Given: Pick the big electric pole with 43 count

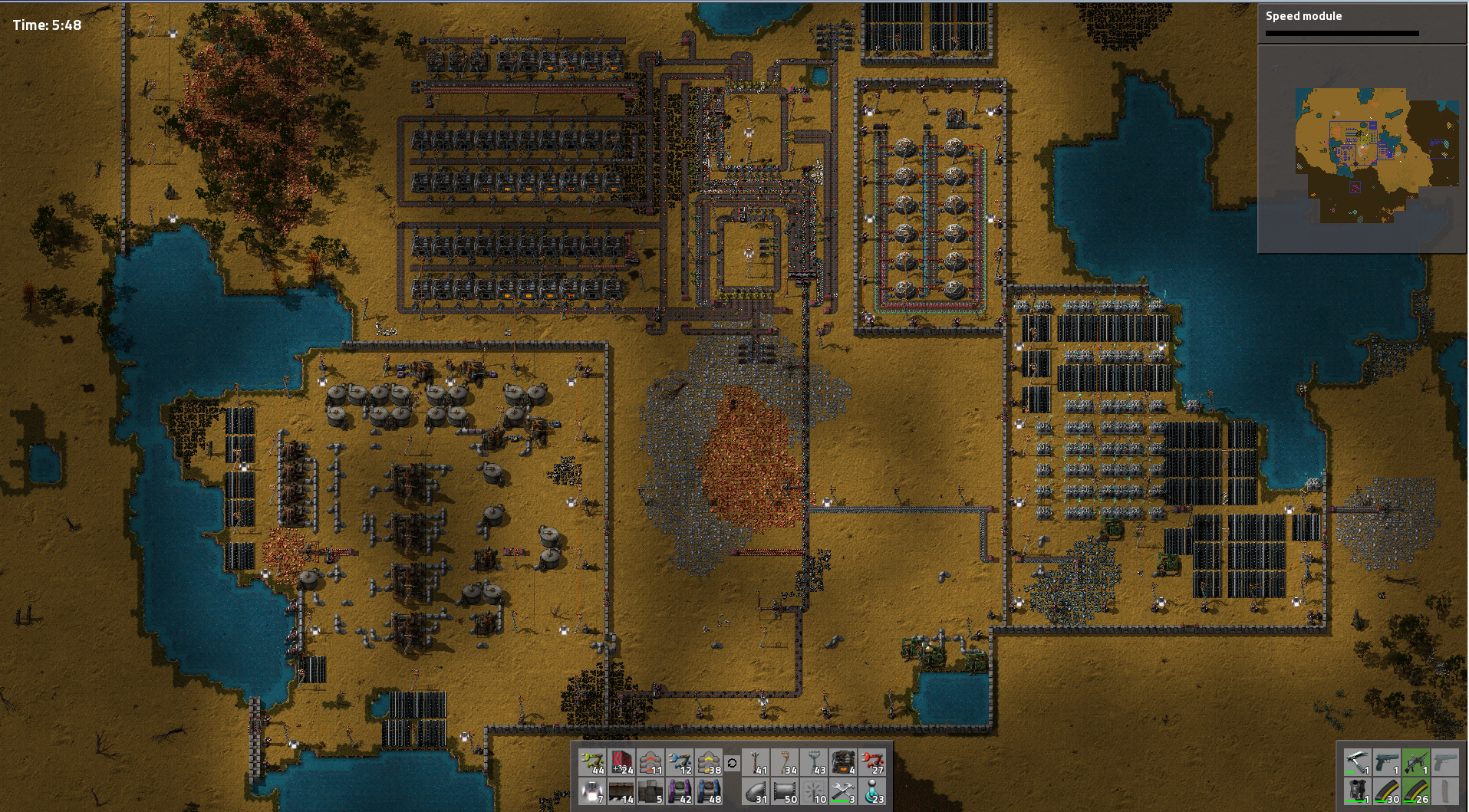Looking at the screenshot, I should point(814,763).
